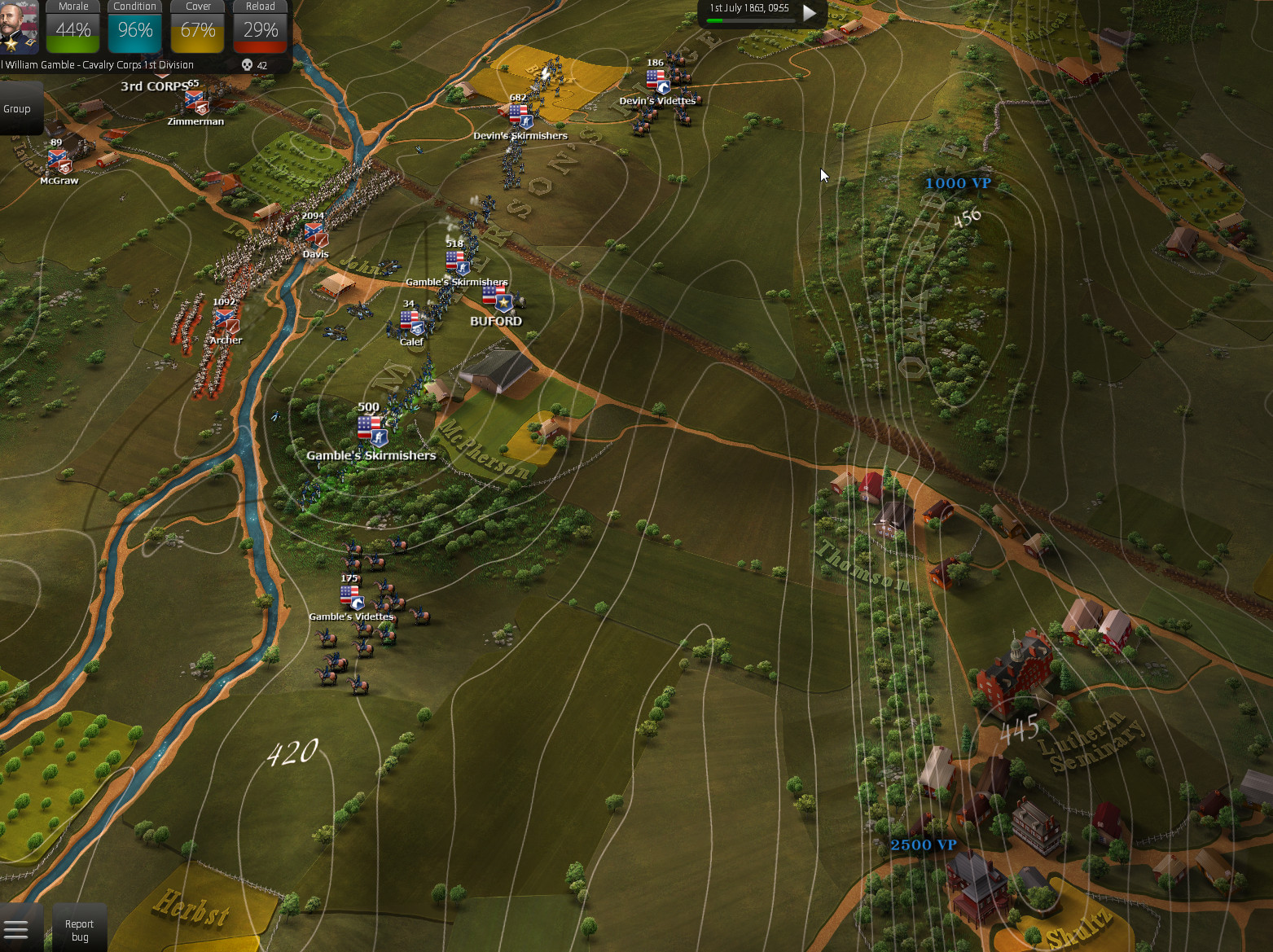This screenshot has height=952, width=1273.
Task: Open the hamburger main menu
Action: click(x=16, y=929)
